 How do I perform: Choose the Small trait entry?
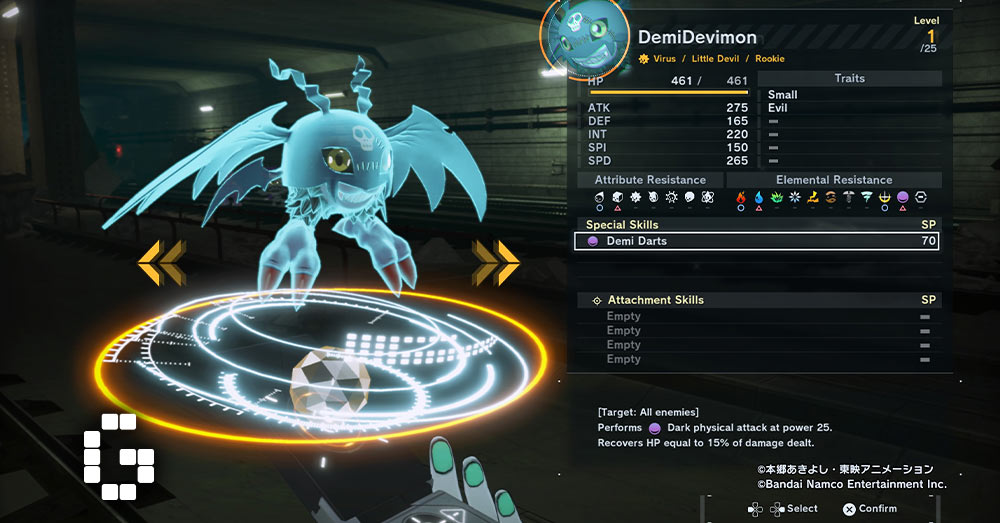[783, 95]
